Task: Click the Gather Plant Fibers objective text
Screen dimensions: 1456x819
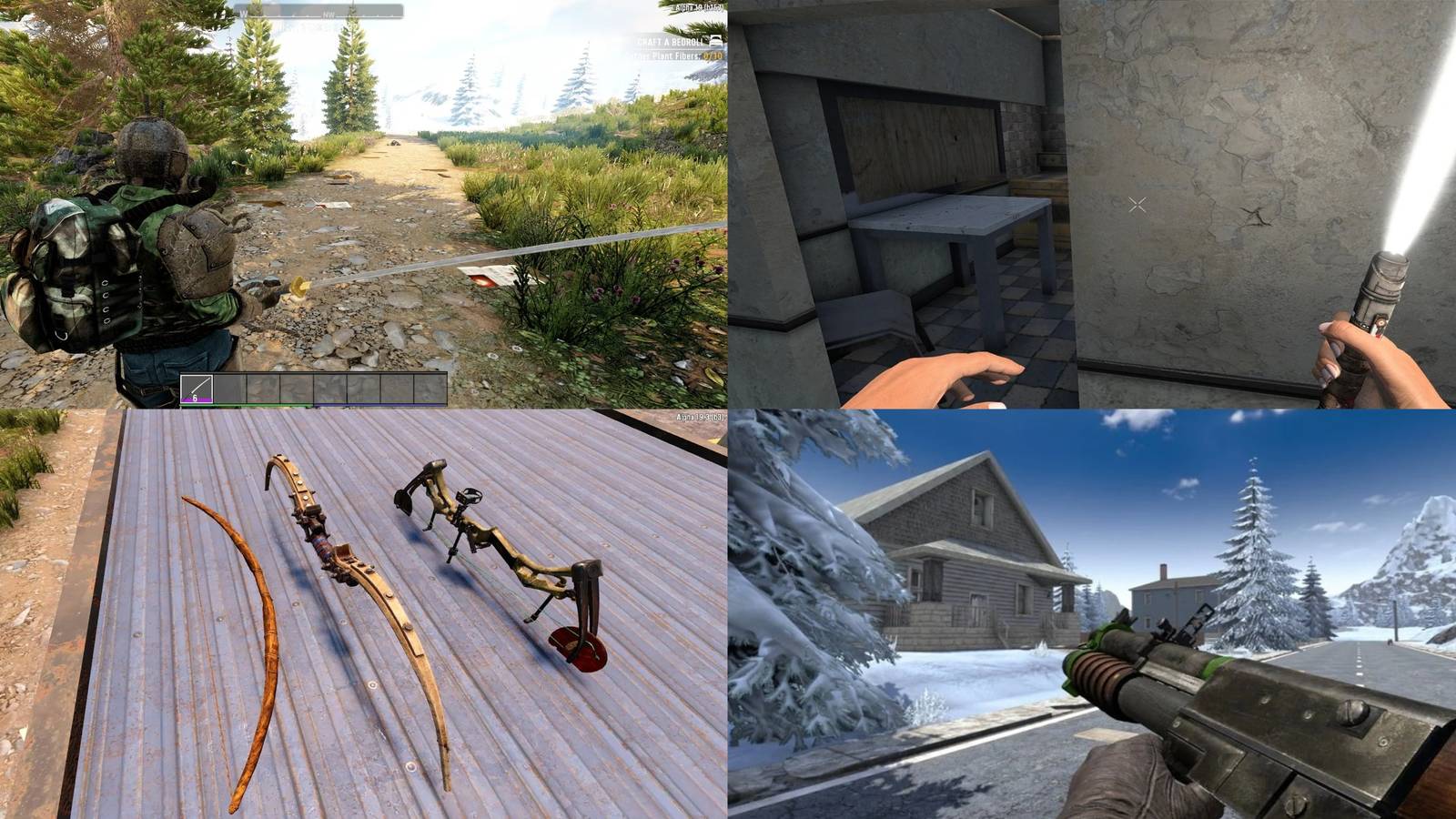Action: pyautogui.click(x=664, y=56)
